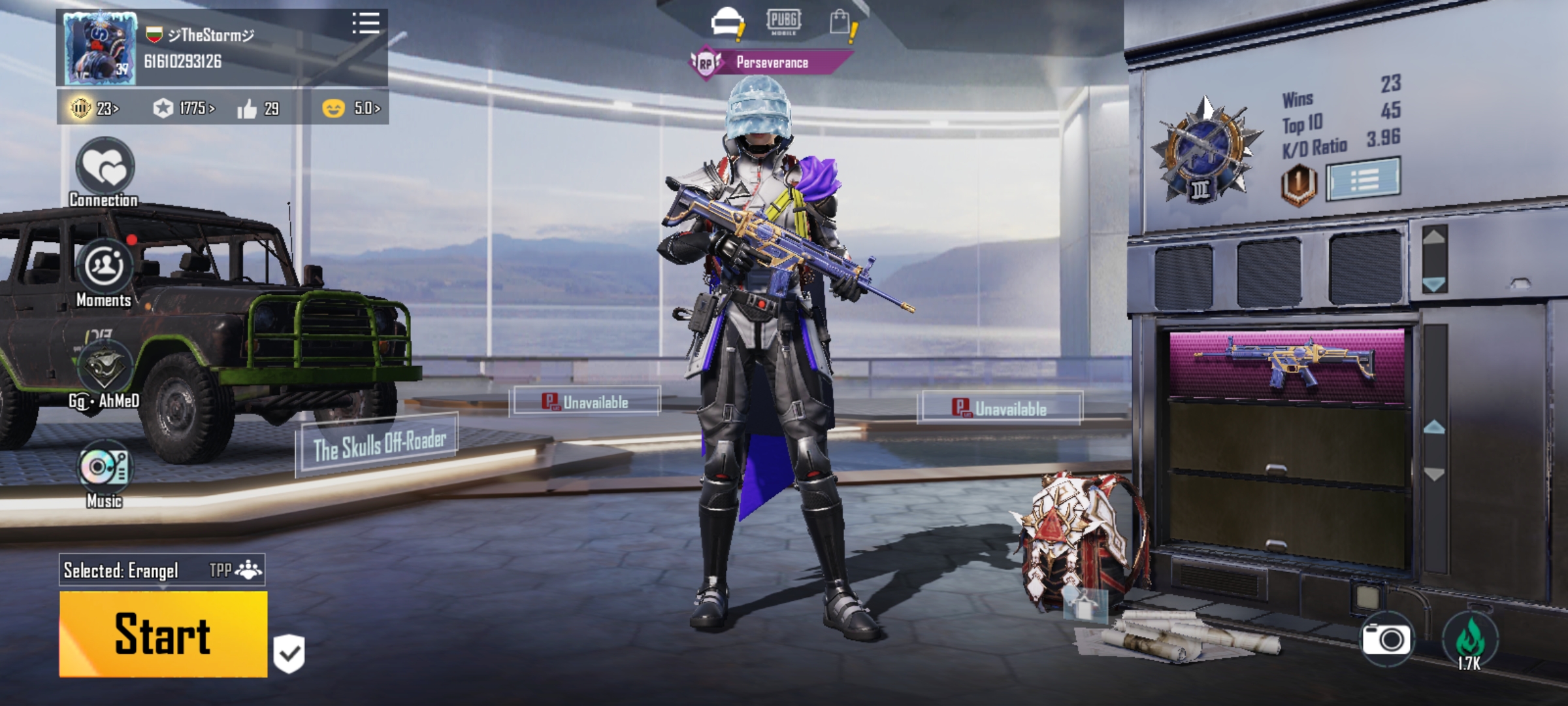Click the shield checkmark icon beside Start

pyautogui.click(x=289, y=653)
